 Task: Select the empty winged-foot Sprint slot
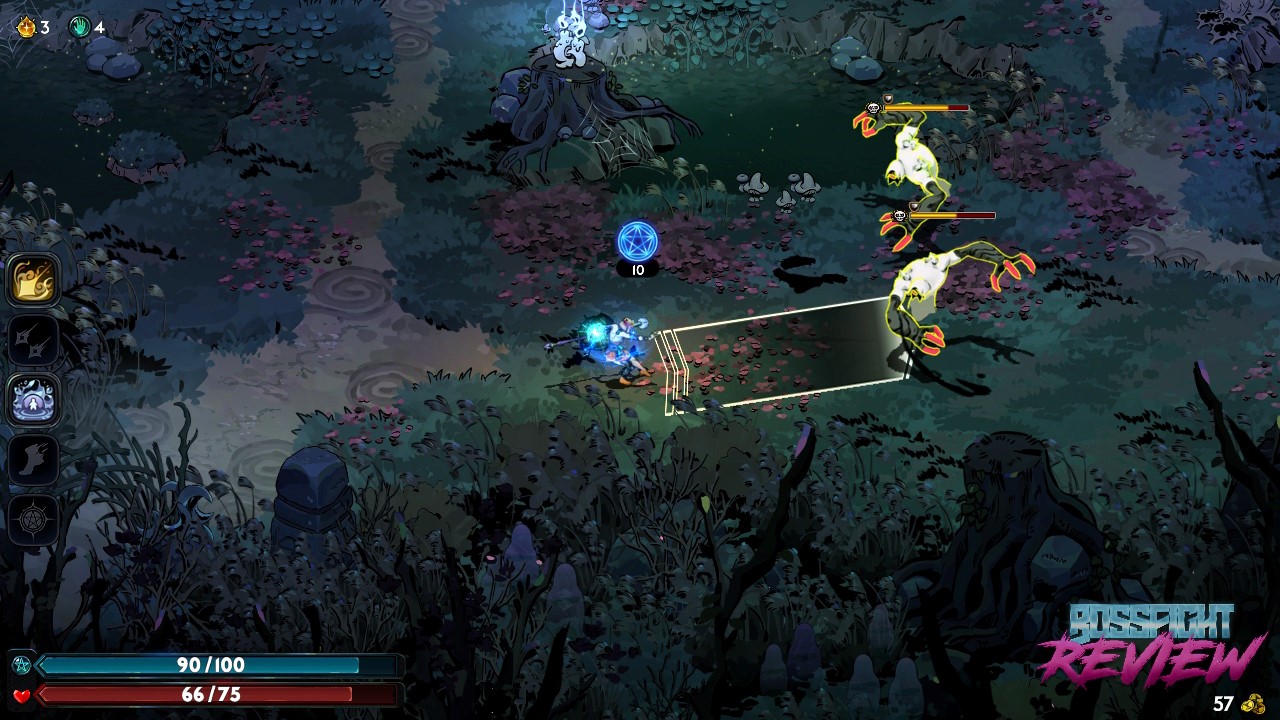34,460
